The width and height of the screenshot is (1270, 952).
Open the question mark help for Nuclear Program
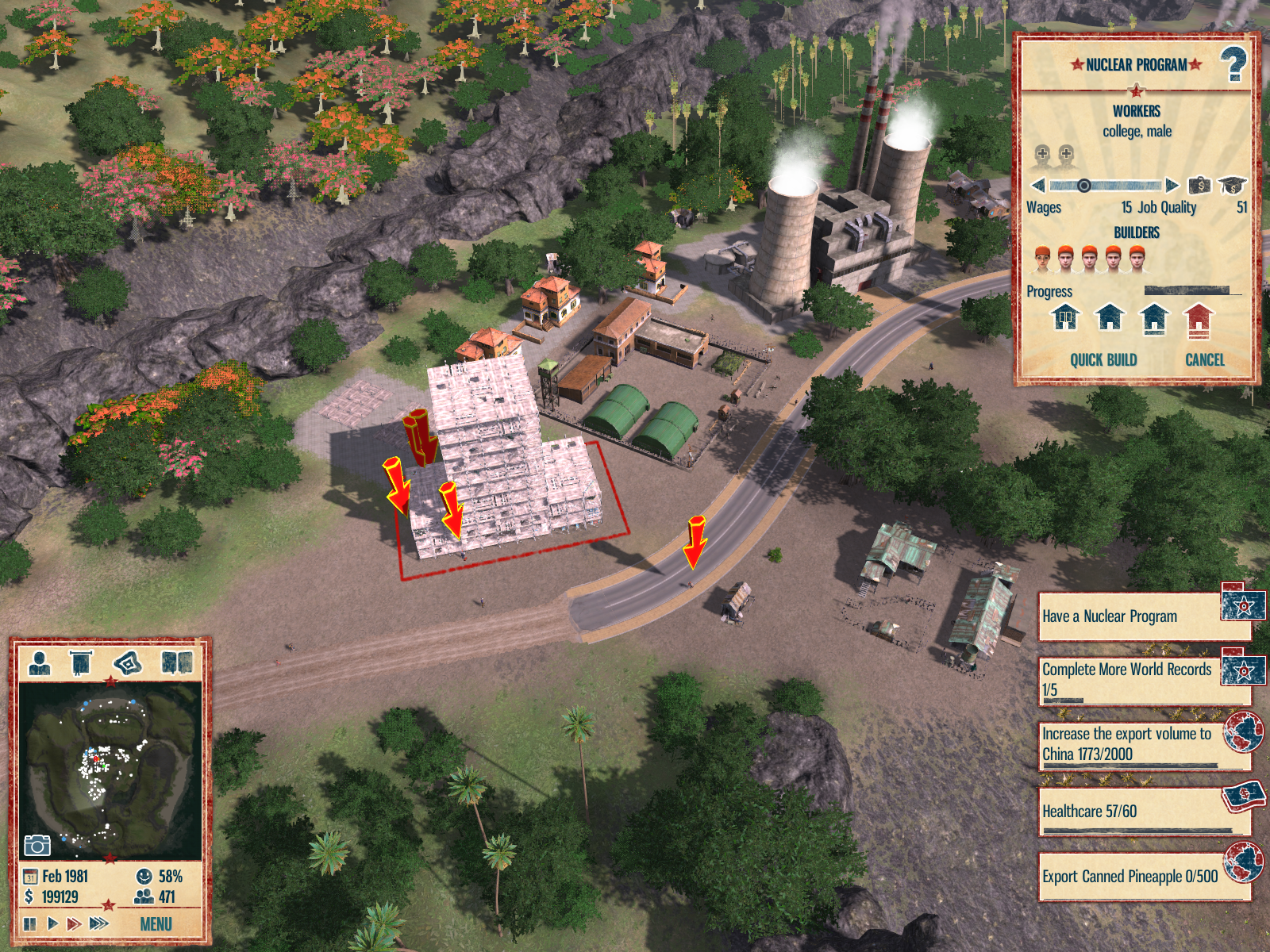tap(1233, 65)
